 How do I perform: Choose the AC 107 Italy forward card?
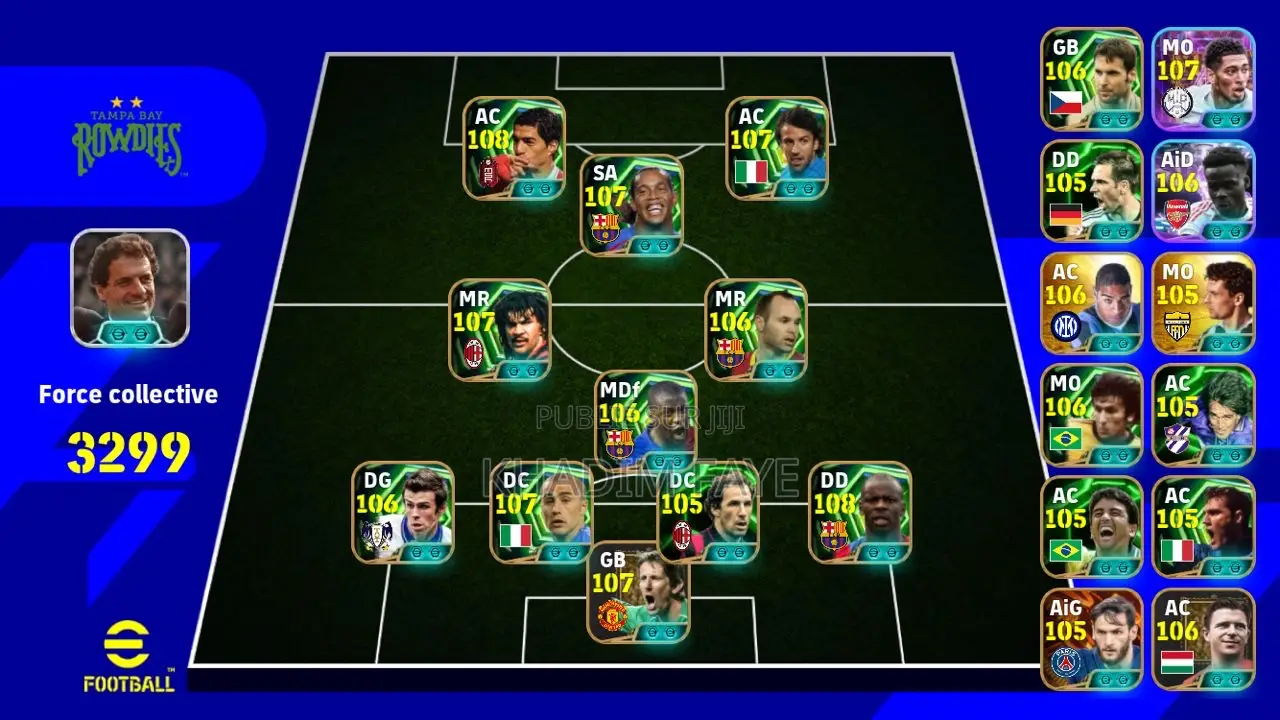tap(777, 148)
